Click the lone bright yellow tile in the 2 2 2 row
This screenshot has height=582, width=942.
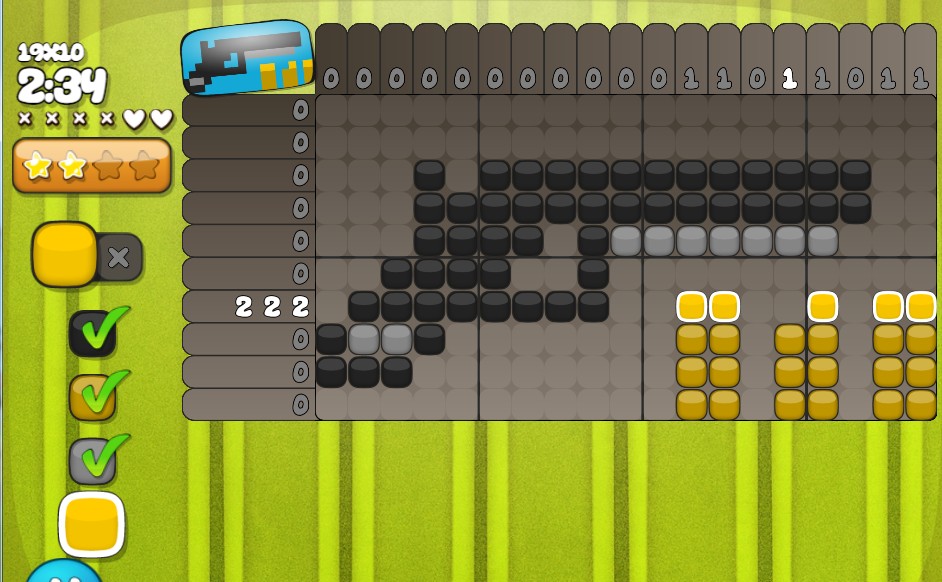[822, 306]
